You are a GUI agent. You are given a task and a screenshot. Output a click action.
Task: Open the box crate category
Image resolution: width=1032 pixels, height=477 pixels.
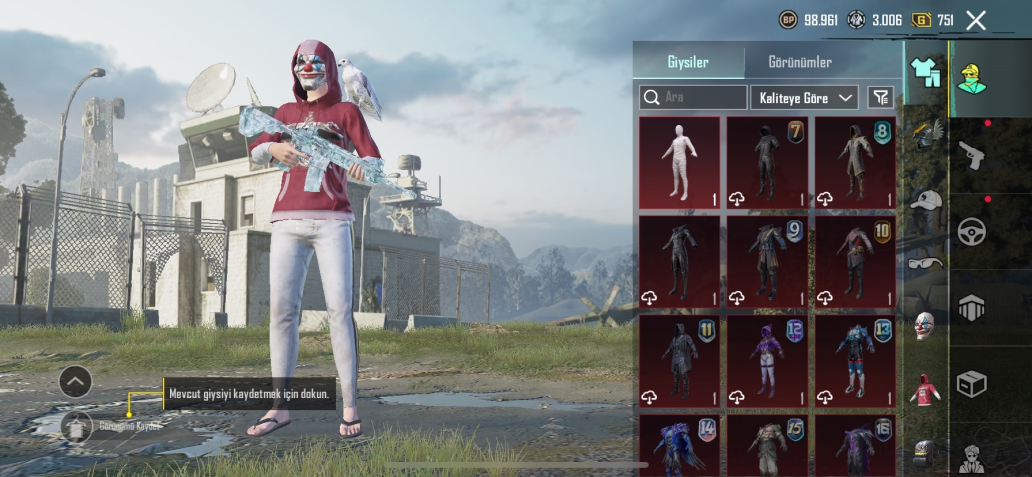point(971,385)
